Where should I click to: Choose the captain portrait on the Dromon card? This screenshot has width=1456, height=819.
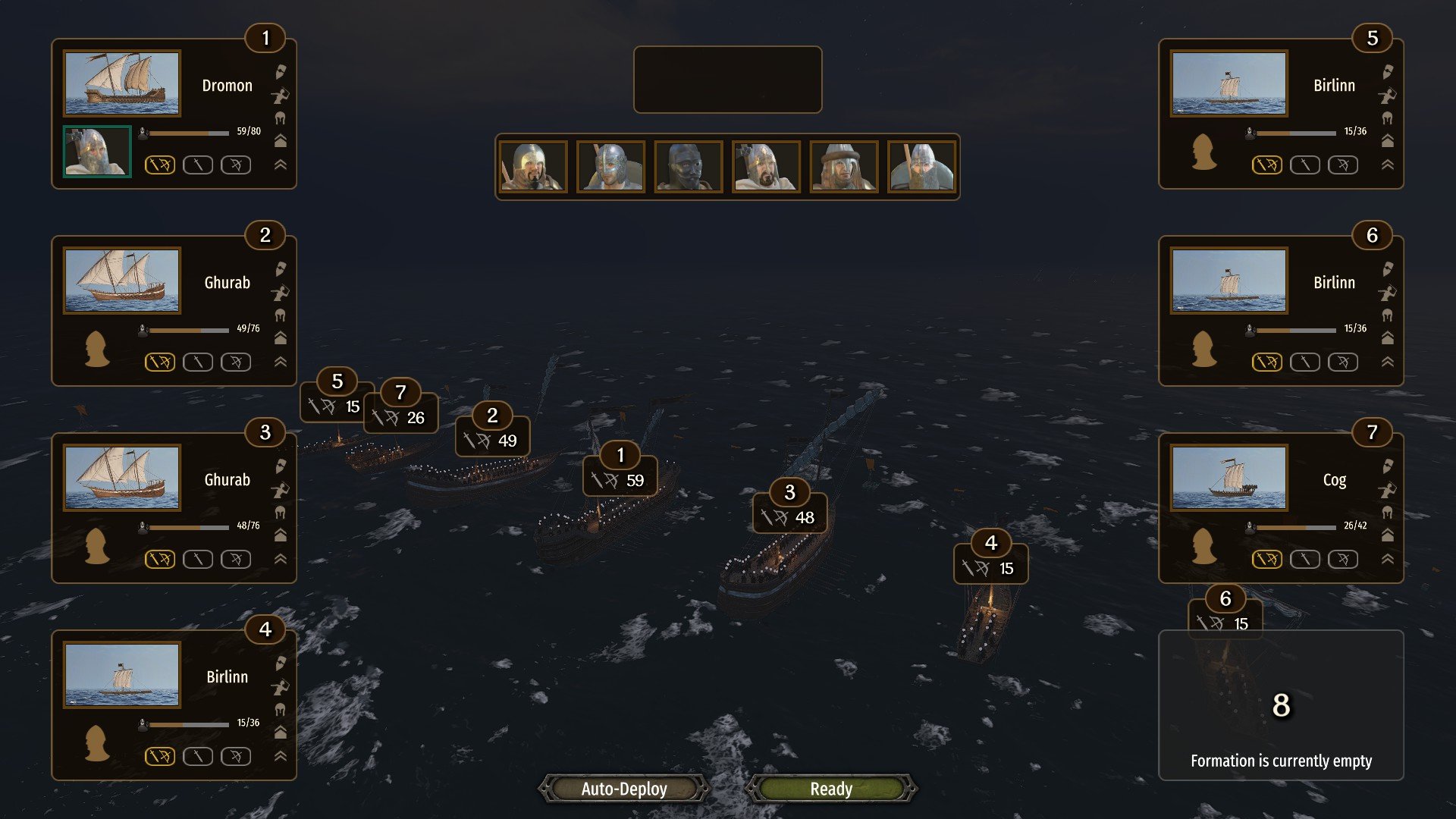click(x=97, y=152)
